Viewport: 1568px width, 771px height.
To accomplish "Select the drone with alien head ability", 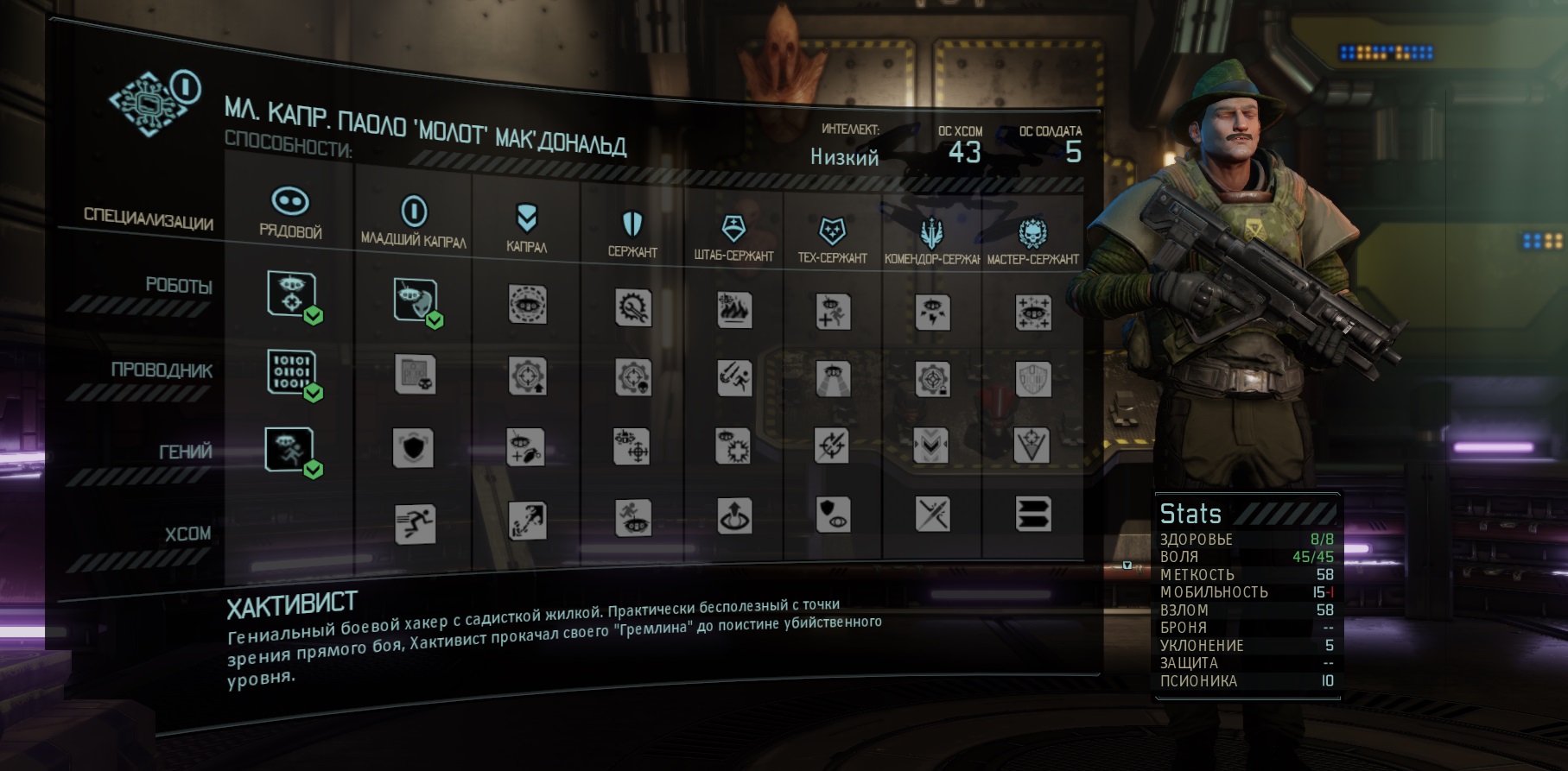I will [x=415, y=300].
